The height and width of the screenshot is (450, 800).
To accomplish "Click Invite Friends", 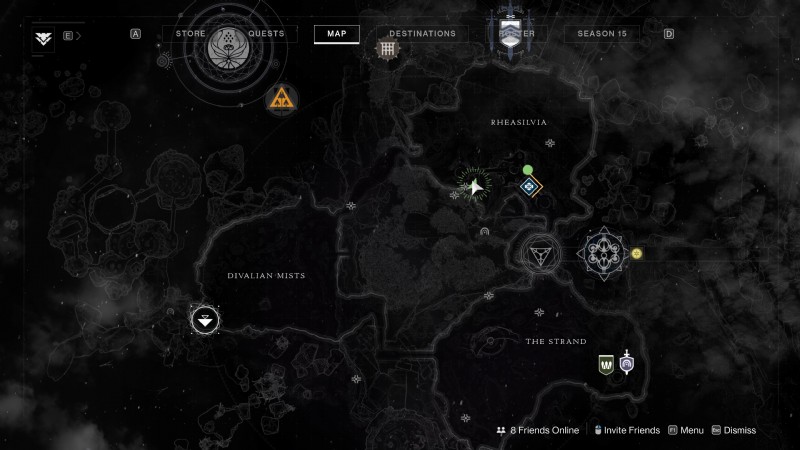I will click(627, 430).
